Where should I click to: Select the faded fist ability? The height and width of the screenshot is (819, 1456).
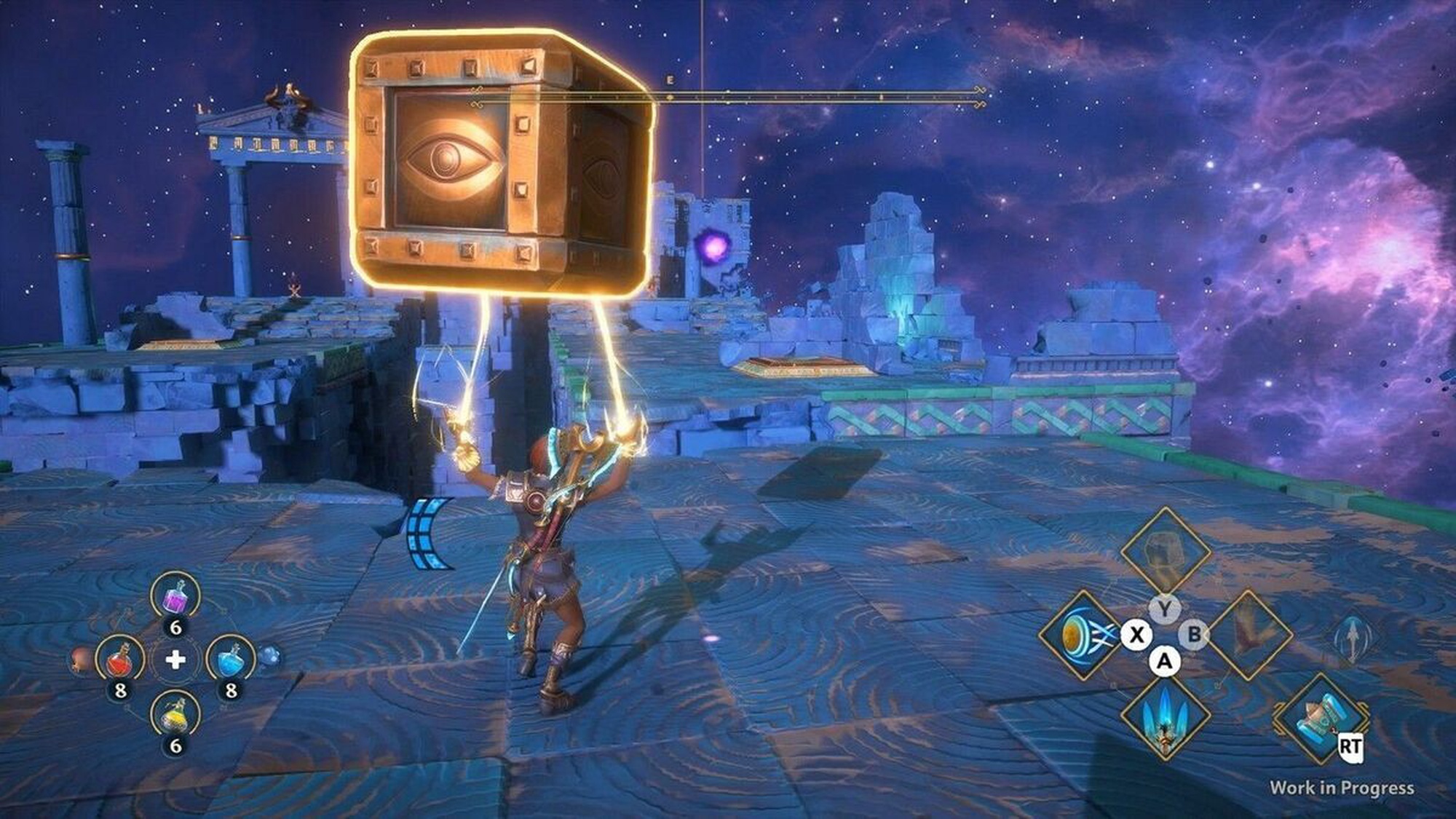(x=1164, y=552)
